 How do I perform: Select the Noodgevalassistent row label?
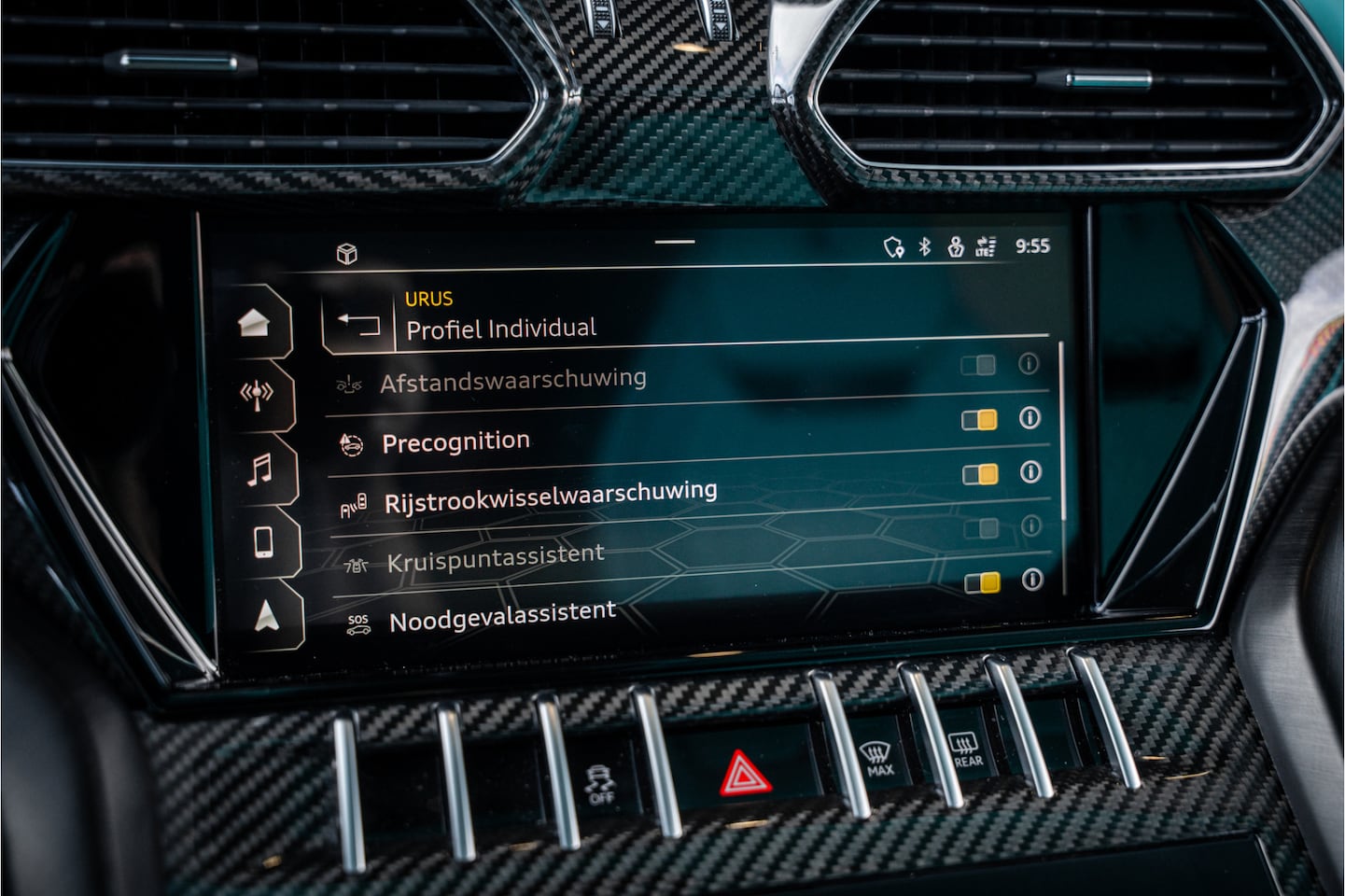(502, 617)
